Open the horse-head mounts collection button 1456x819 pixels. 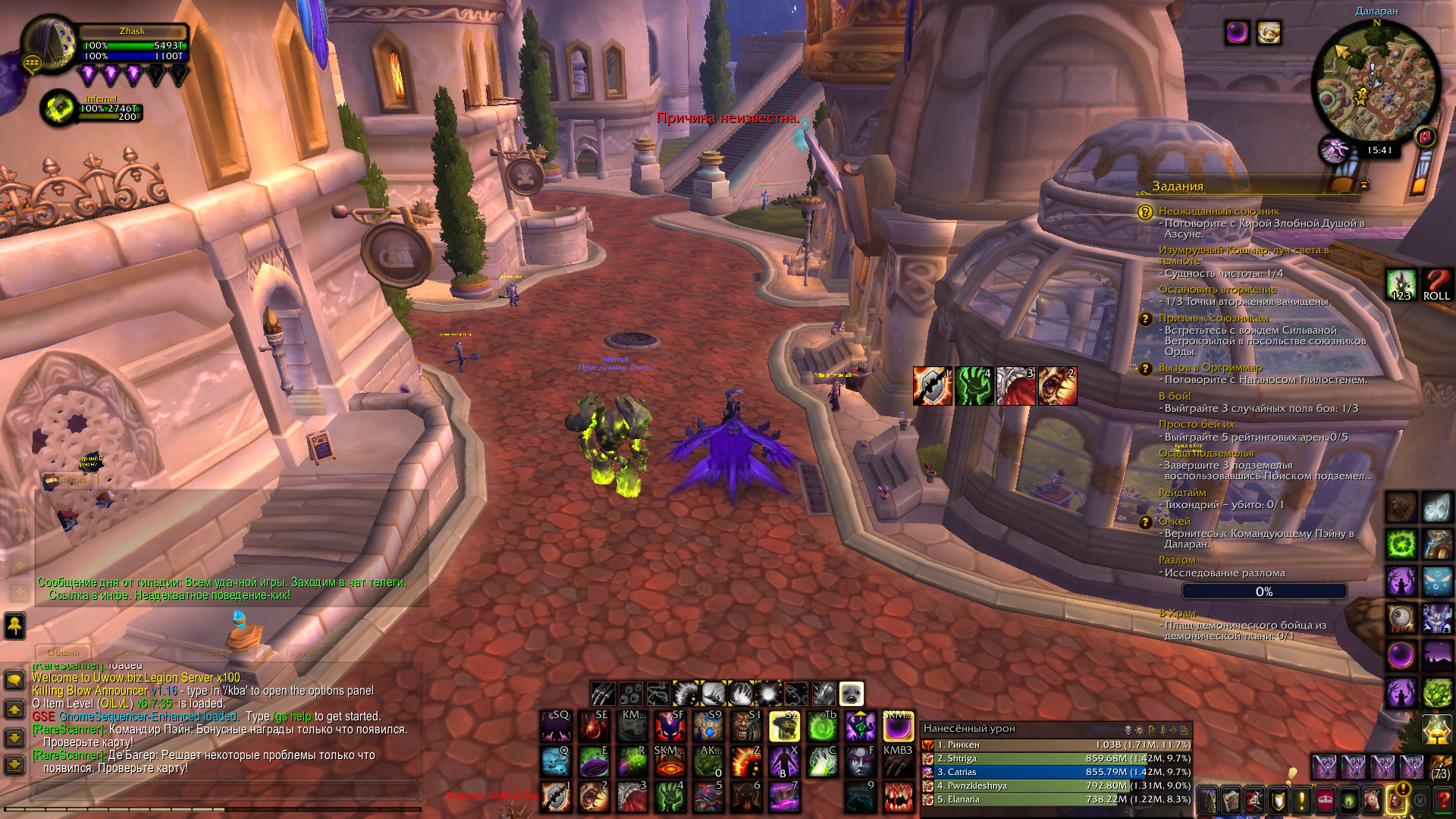click(1371, 800)
